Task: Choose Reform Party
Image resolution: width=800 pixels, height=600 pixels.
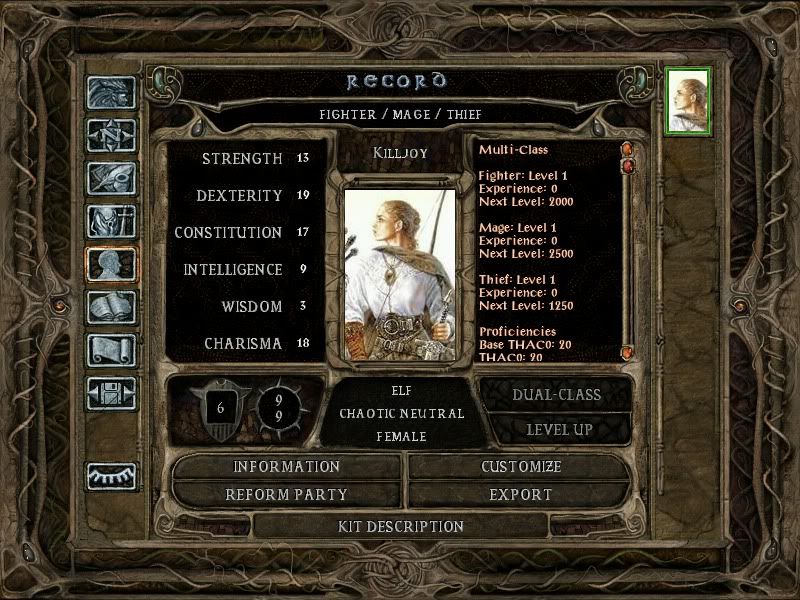Action: (x=287, y=494)
